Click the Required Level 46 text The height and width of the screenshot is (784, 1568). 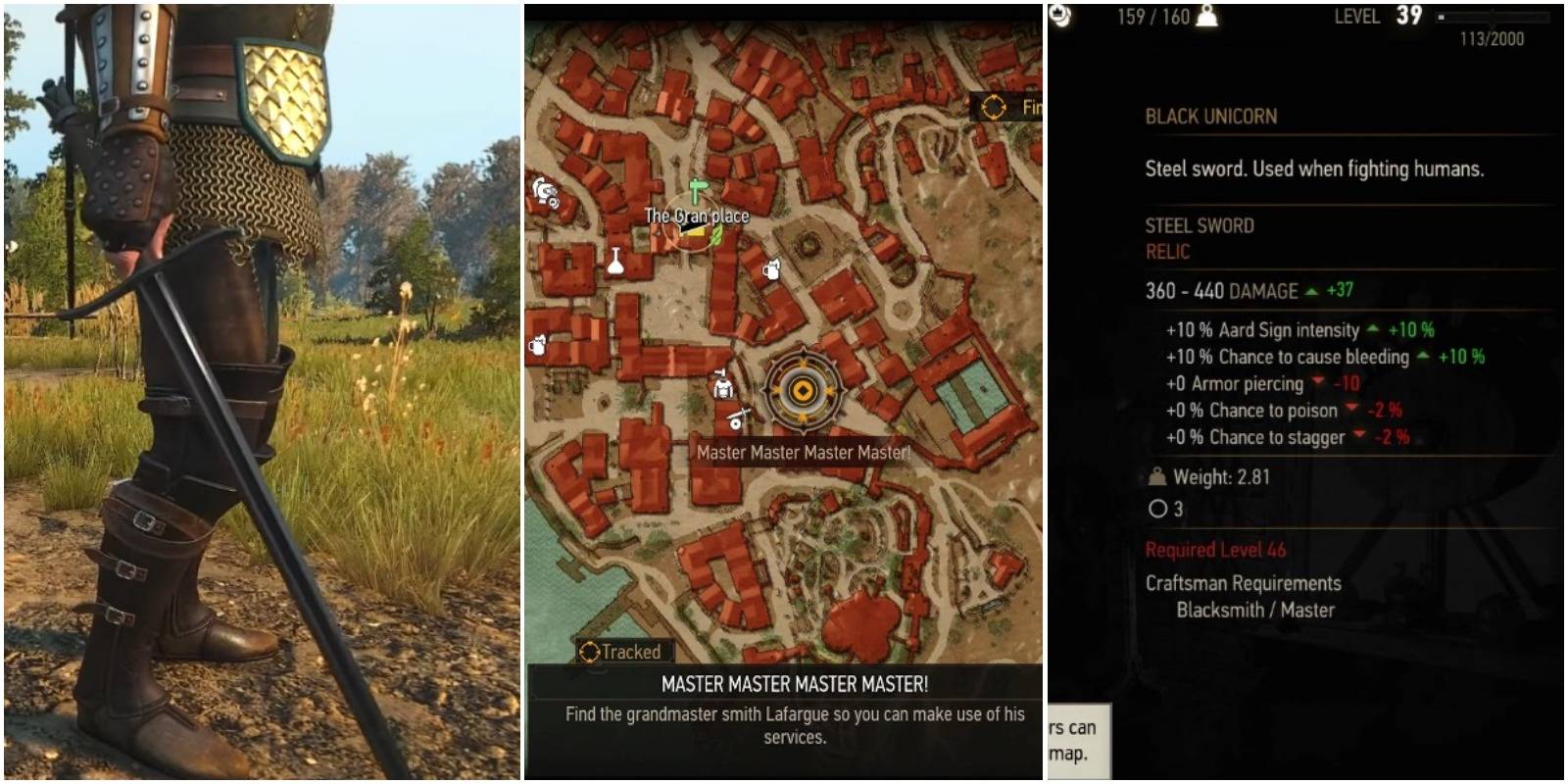tap(1215, 550)
